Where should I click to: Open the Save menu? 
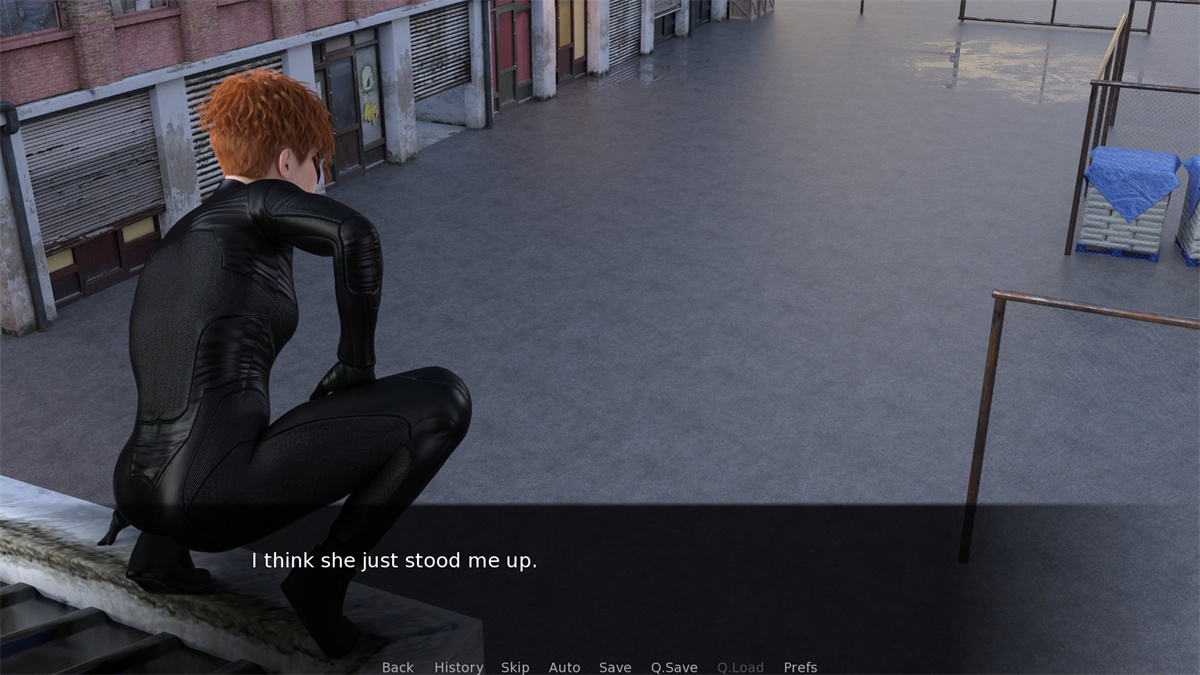point(615,667)
